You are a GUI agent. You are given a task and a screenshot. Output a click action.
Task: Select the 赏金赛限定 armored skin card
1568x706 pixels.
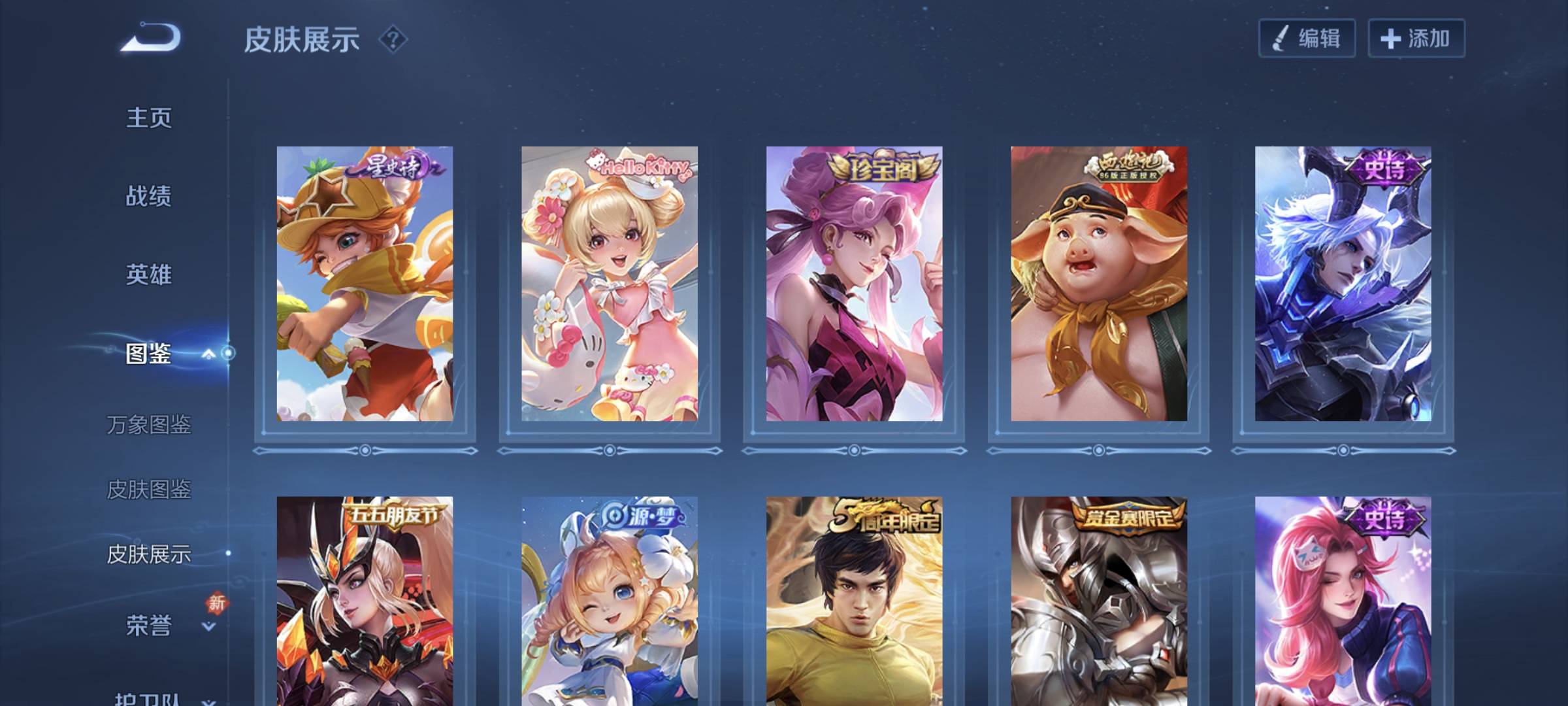click(1099, 601)
